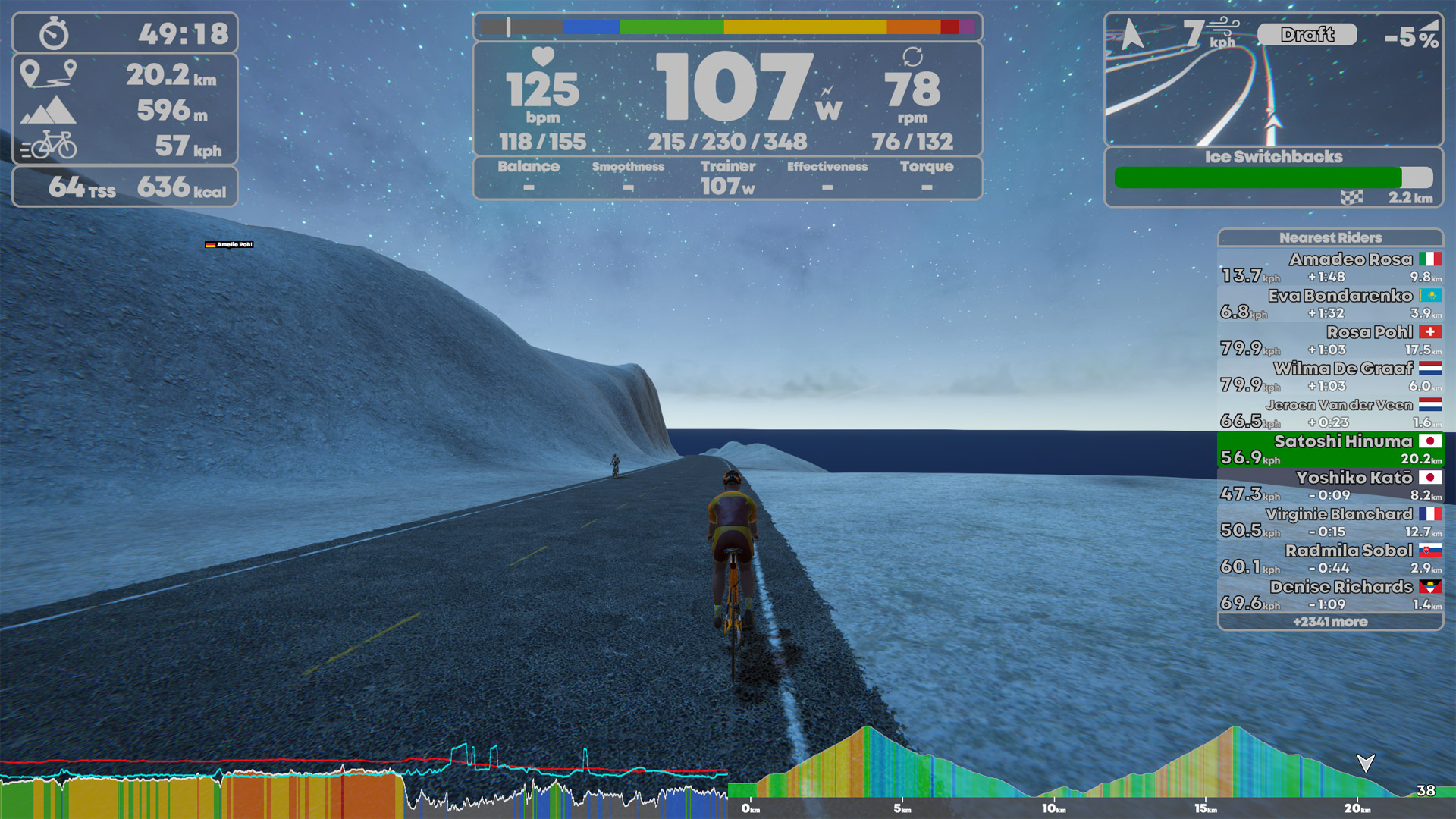Select Wilma De Graaf rider row
Screen dimensions: 1456x819
(1330, 377)
